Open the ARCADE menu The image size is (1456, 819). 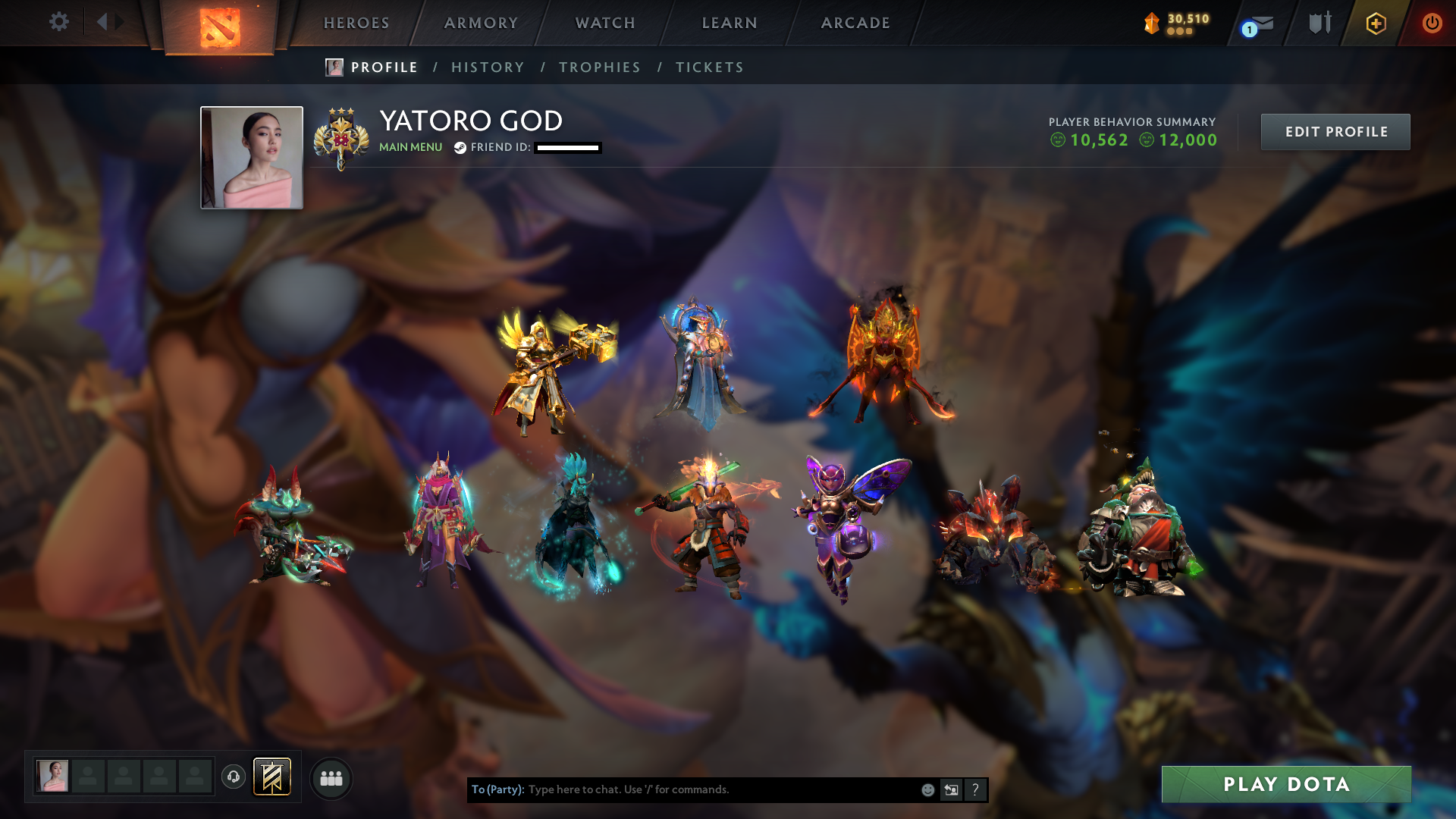click(x=855, y=23)
